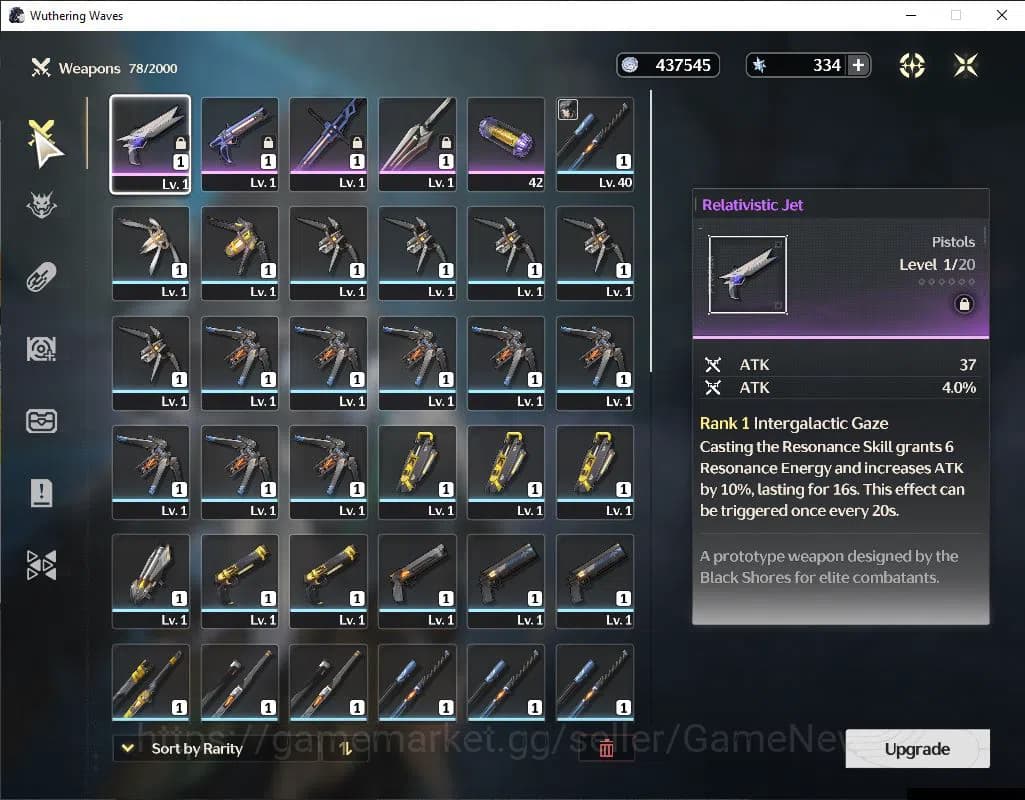The width and height of the screenshot is (1025, 800).
Task: Toggle the lock on the selected weapon
Action: (964, 304)
